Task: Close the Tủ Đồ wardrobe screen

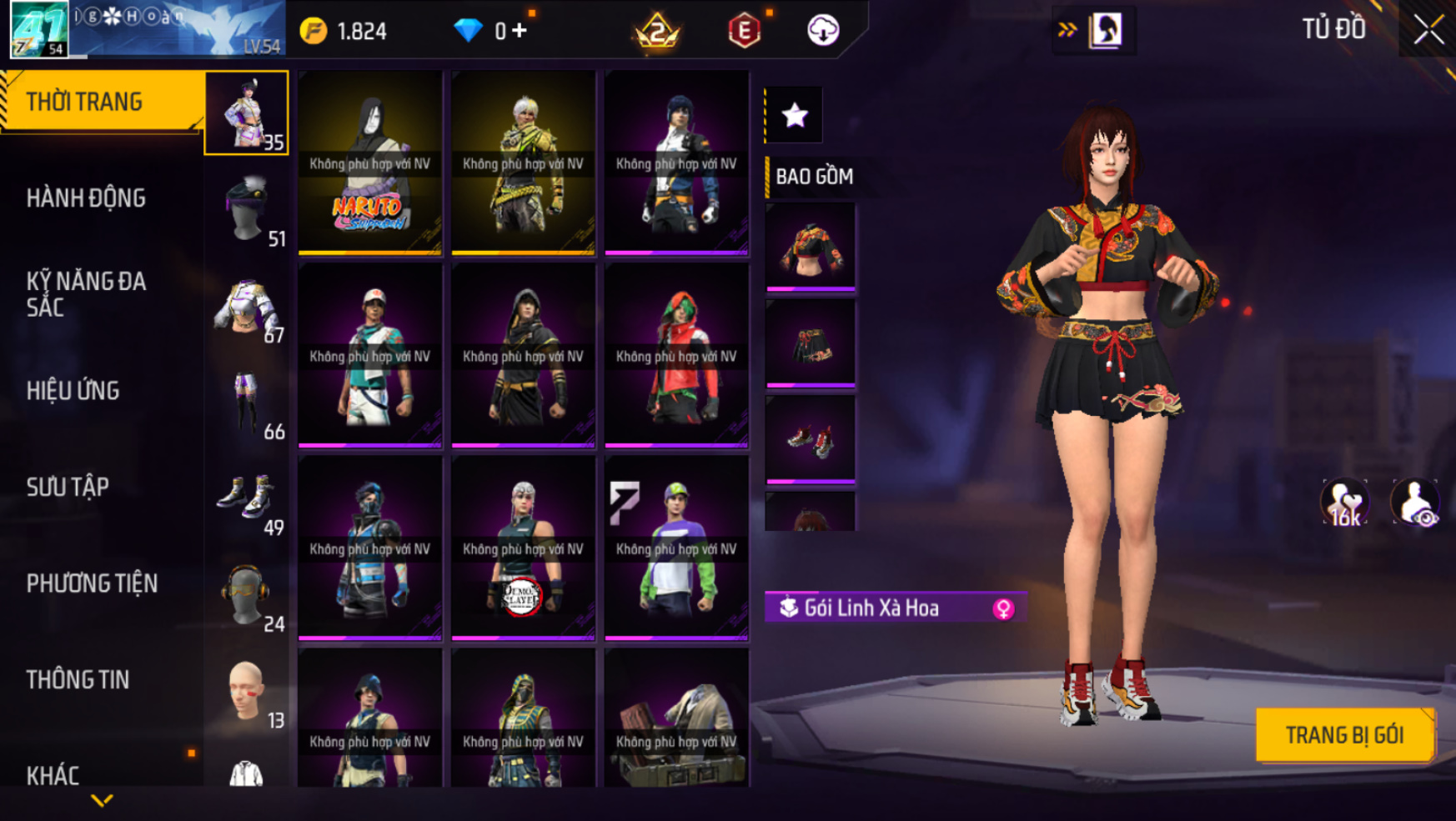Action: [x=1428, y=30]
